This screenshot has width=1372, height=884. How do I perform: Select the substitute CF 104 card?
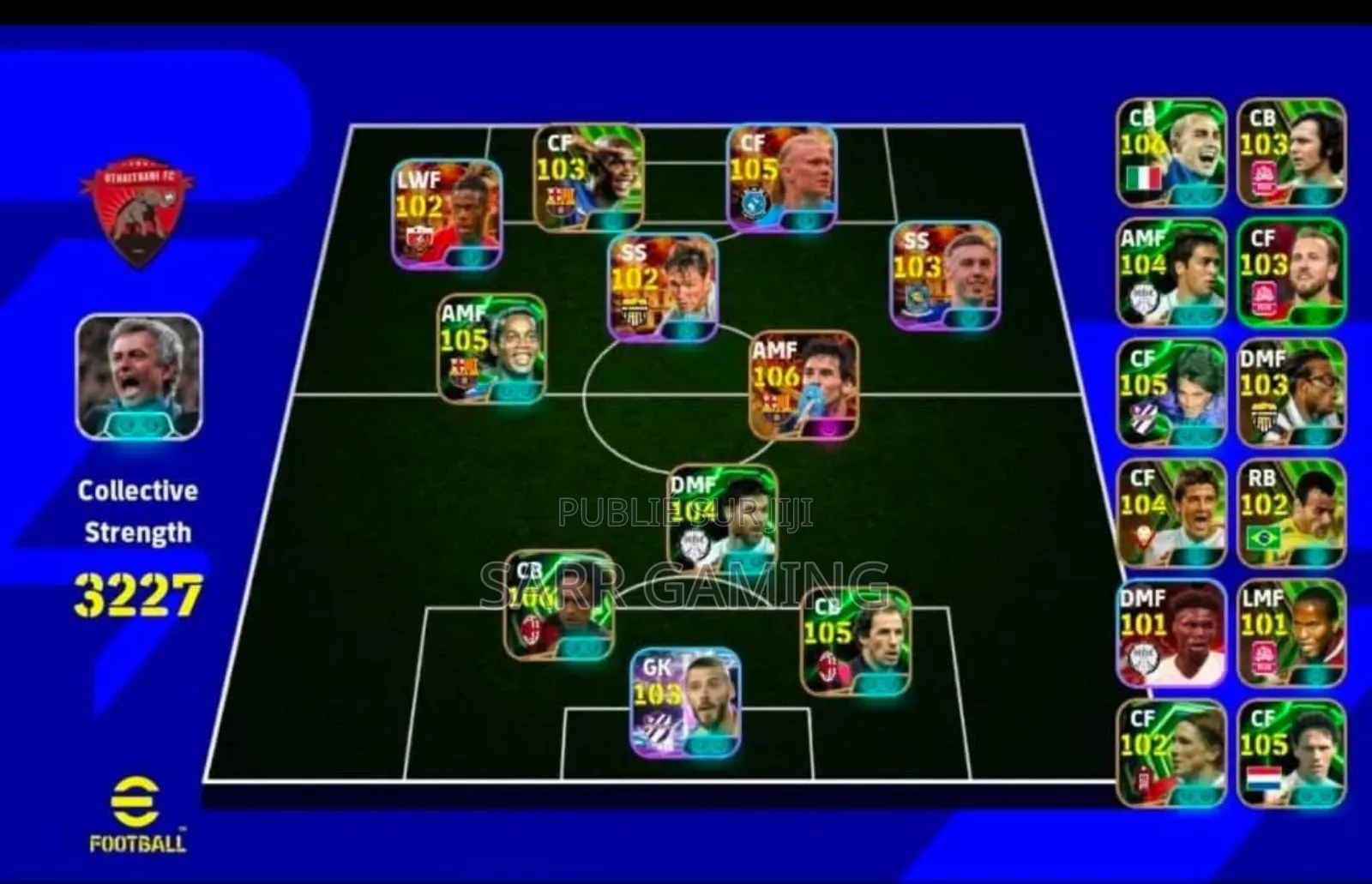[x=1171, y=514]
